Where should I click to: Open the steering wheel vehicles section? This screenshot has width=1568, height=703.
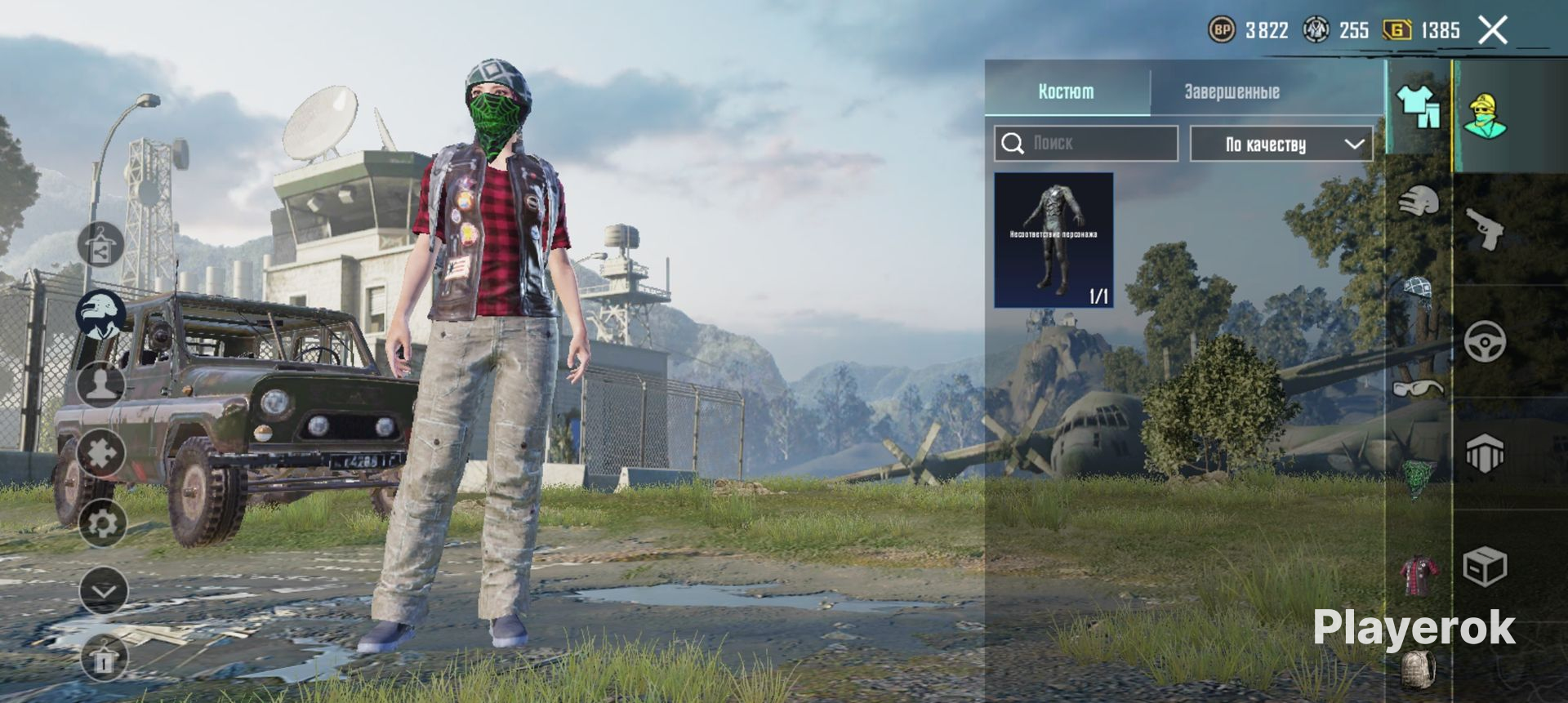(1485, 341)
